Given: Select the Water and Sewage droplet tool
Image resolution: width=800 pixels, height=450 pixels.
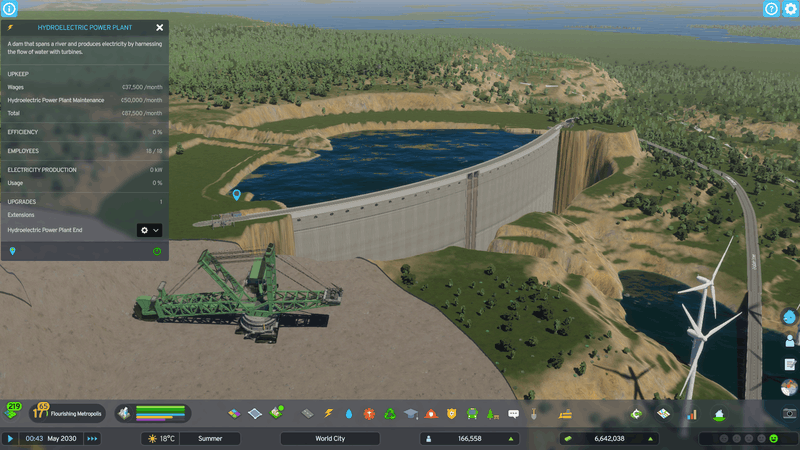Looking at the screenshot, I should [x=349, y=413].
